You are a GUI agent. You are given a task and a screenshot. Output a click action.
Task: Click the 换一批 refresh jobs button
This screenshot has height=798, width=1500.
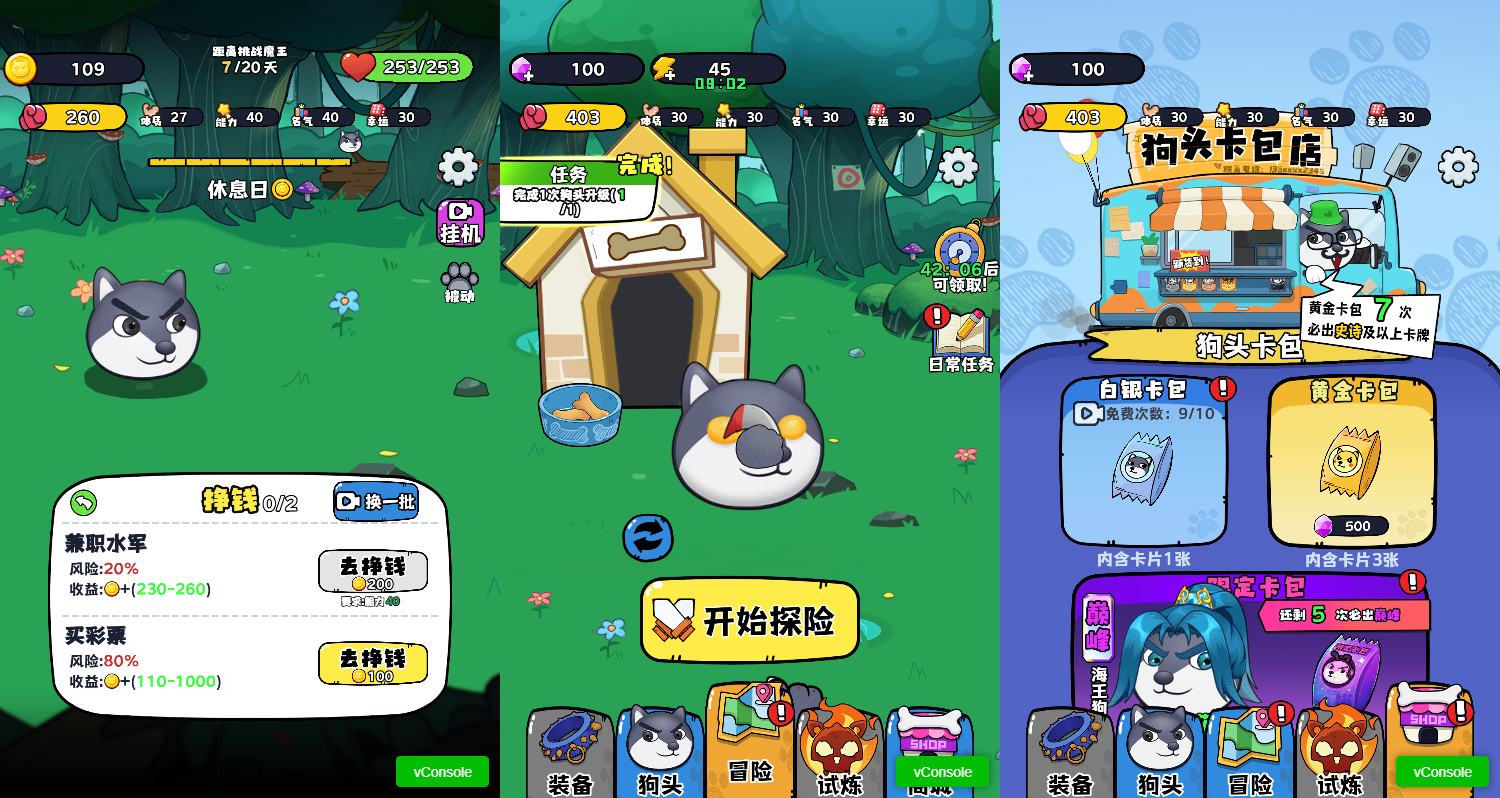pos(376,502)
